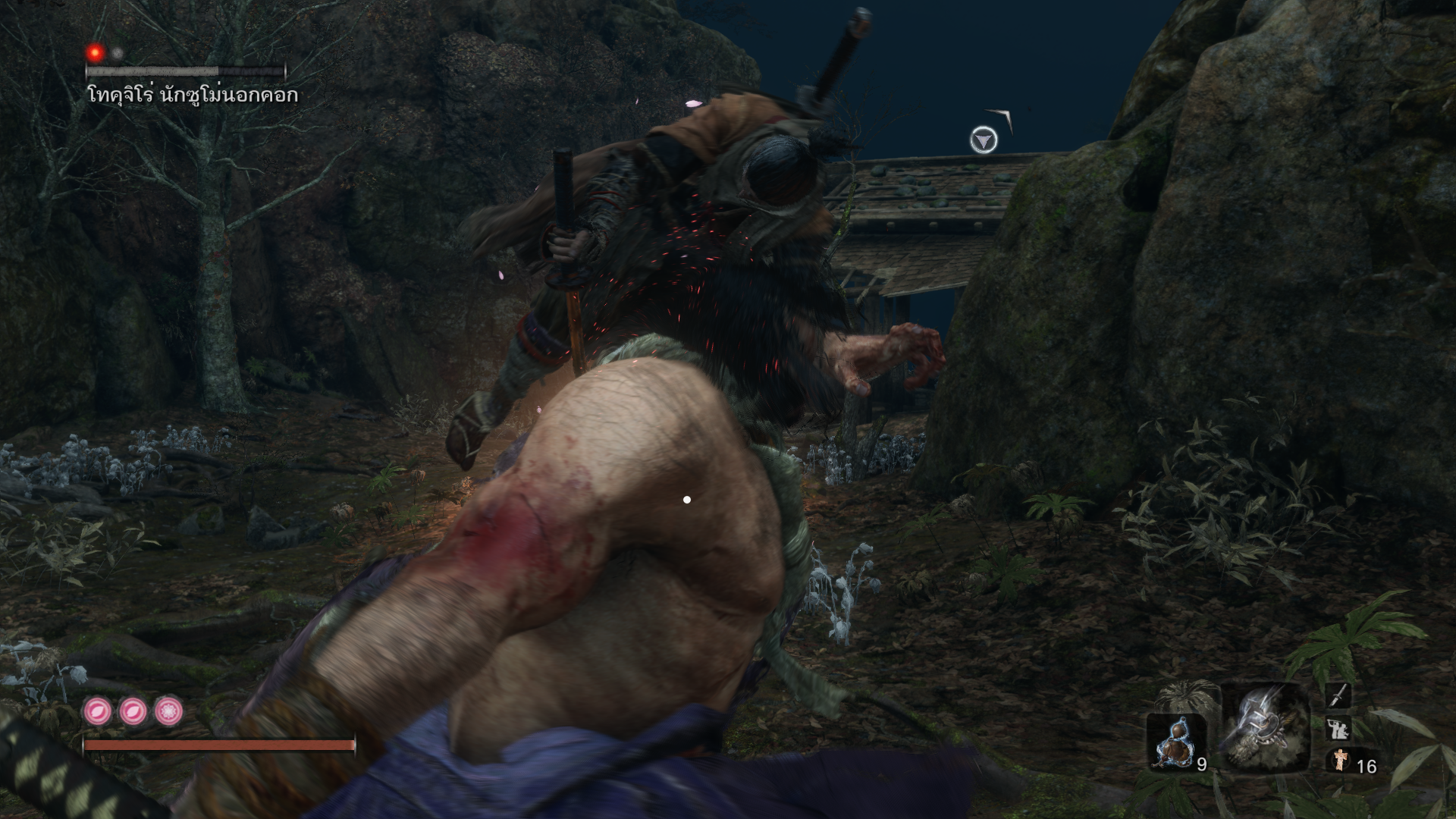Activate the shuriken prosthetic tool slot
Image resolution: width=1456 pixels, height=819 pixels.
(x=1265, y=728)
